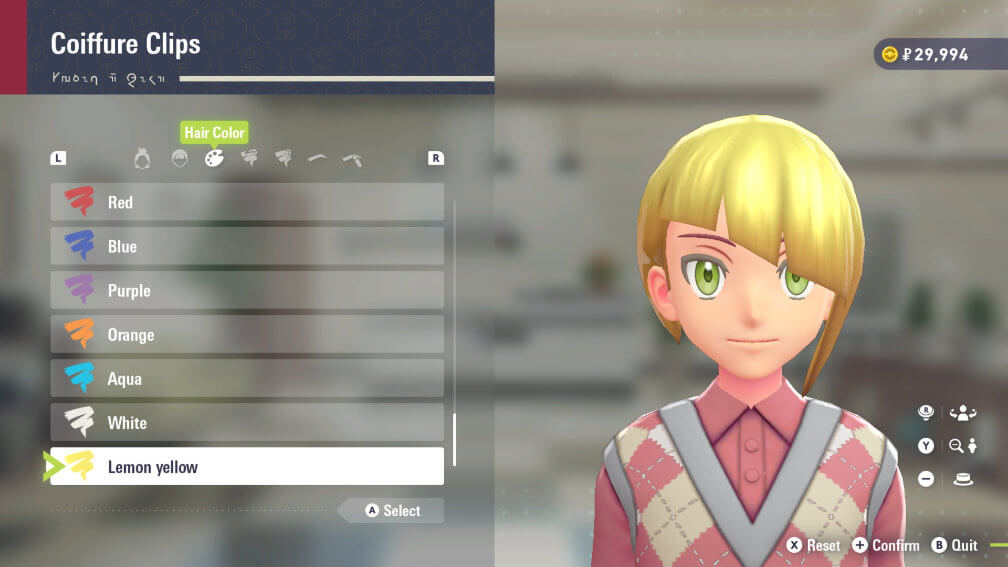Open the bangs tab with fringe icon
Image resolution: width=1008 pixels, height=567 pixels.
[179, 158]
